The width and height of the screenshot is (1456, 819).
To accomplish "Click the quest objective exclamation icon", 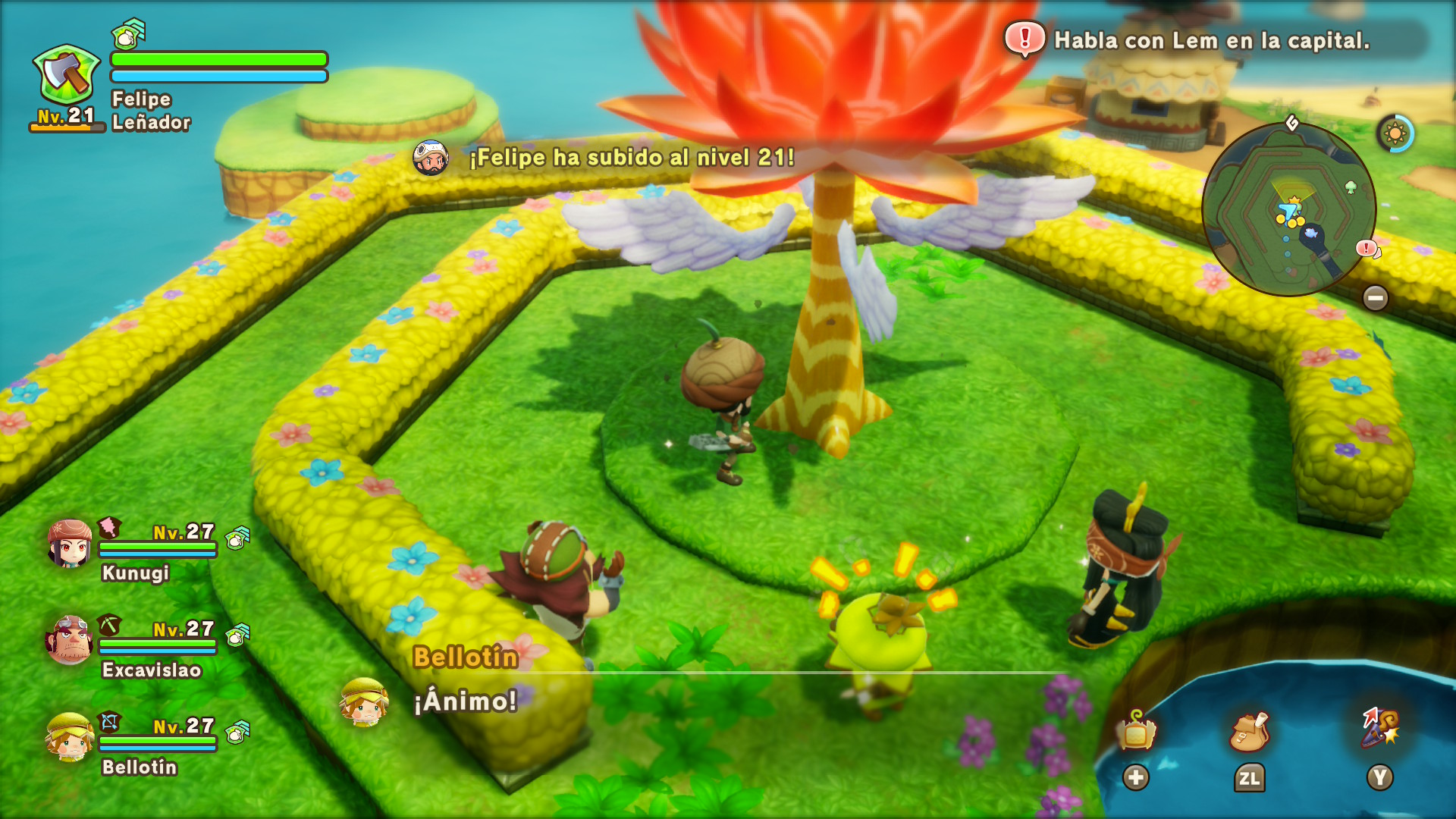I will (x=1025, y=38).
